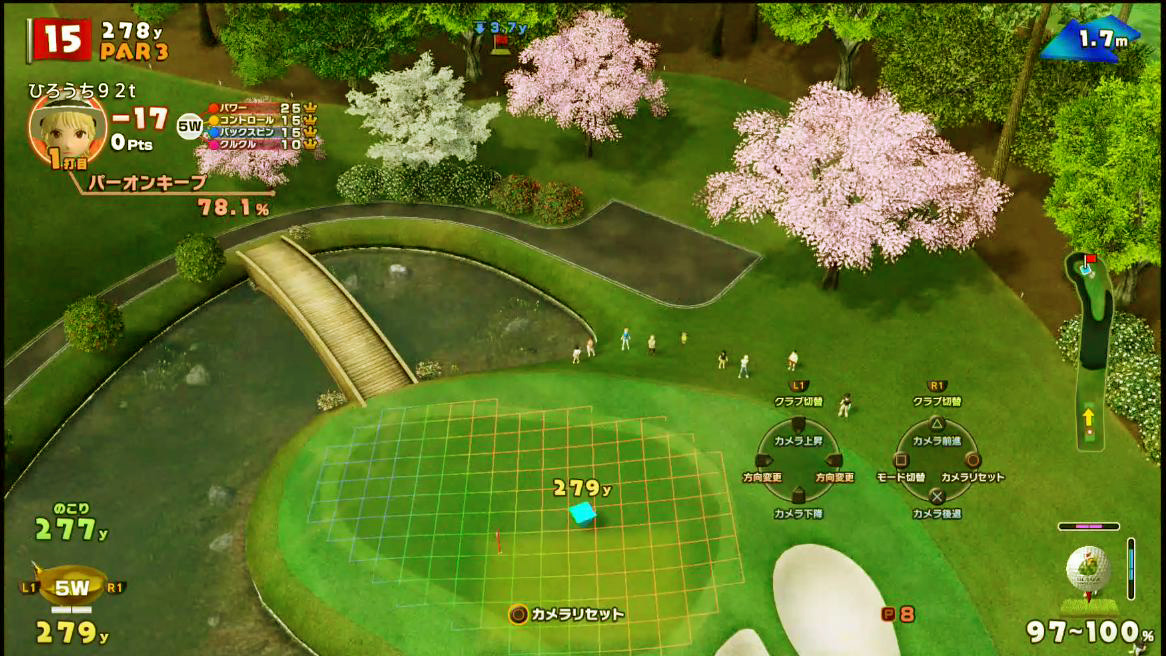Select the cyan landing target marker

tap(581, 513)
